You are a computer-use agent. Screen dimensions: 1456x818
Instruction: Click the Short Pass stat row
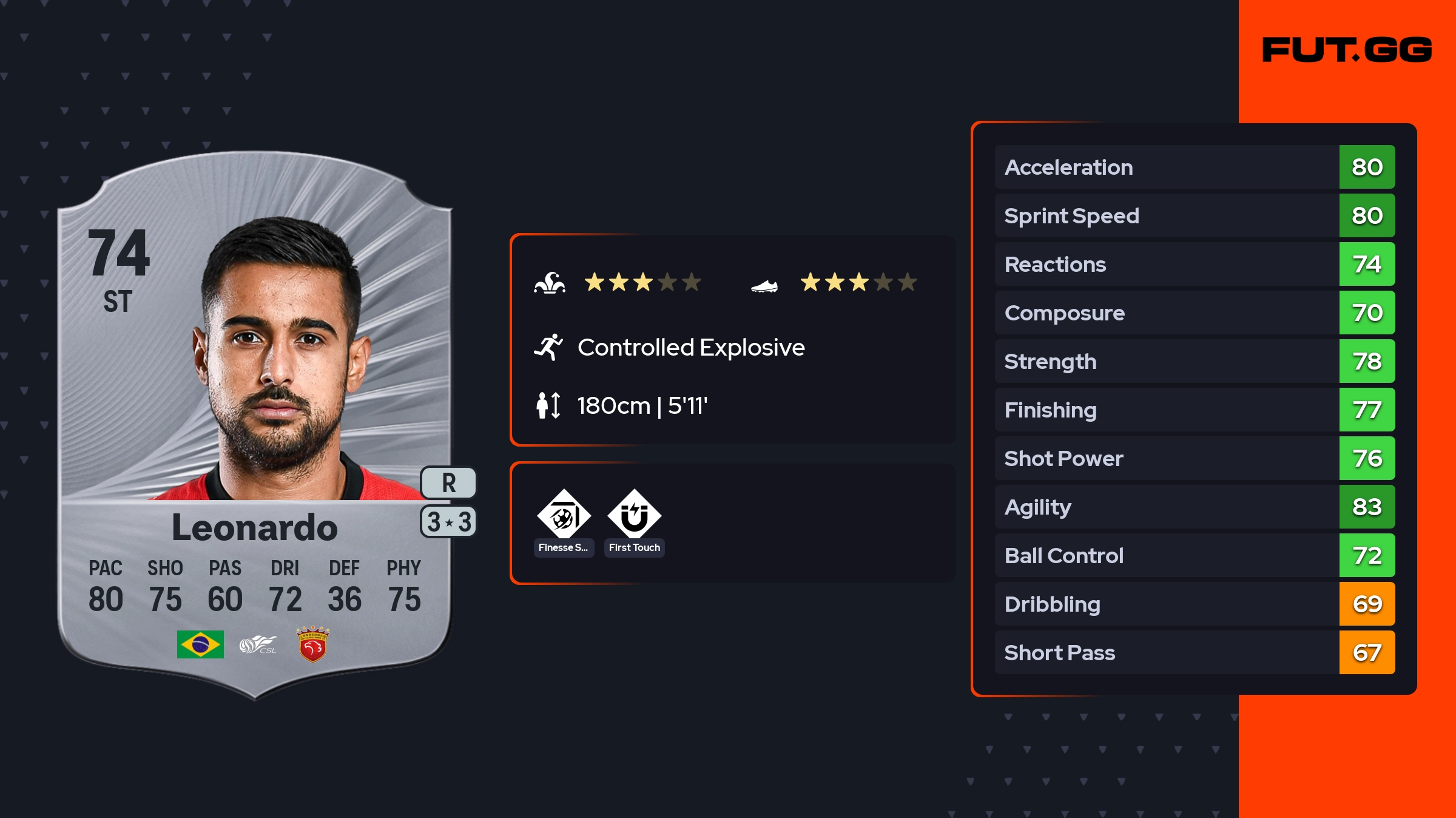pyautogui.click(x=1194, y=652)
